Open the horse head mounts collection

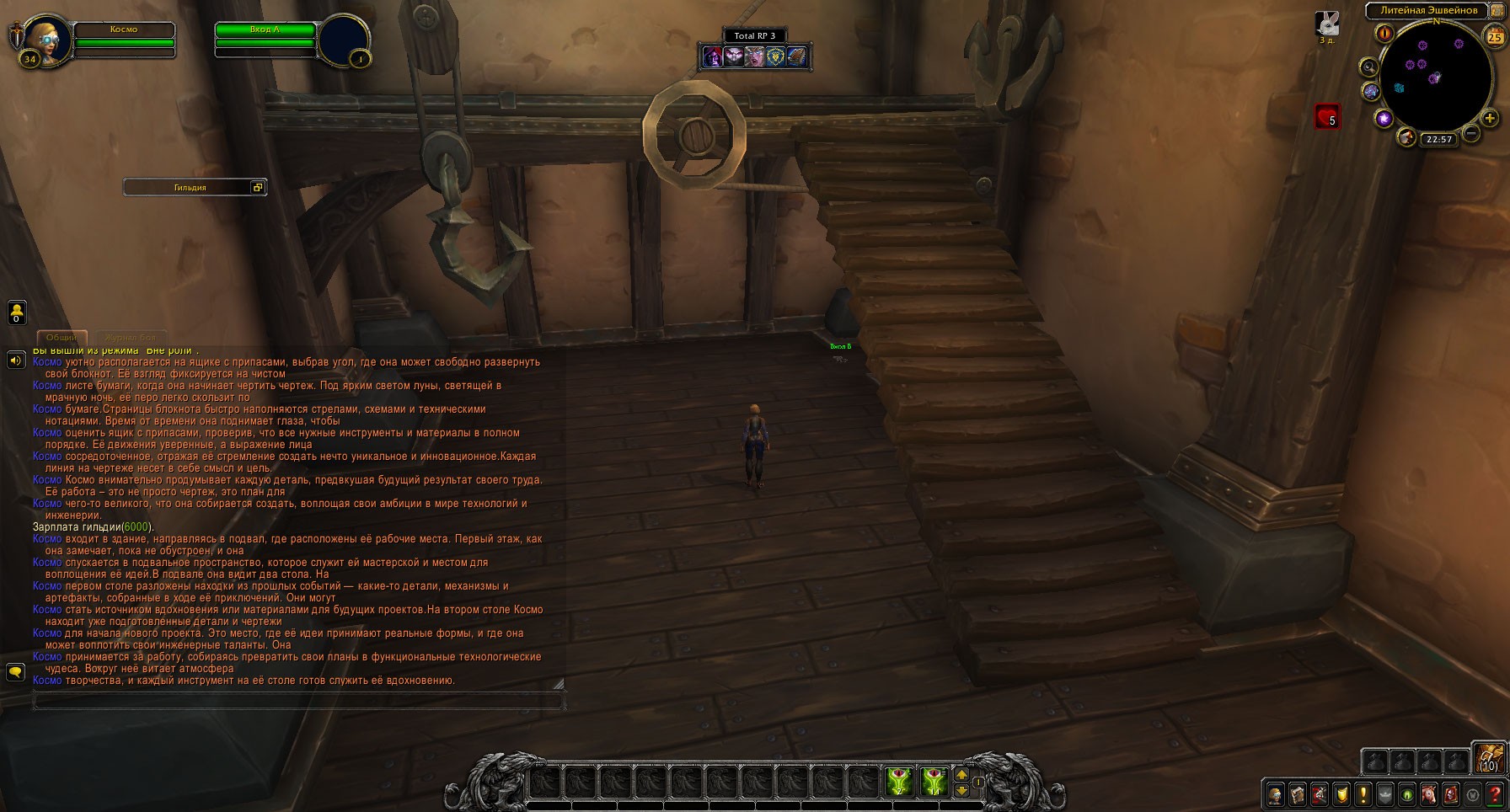pos(1428,794)
